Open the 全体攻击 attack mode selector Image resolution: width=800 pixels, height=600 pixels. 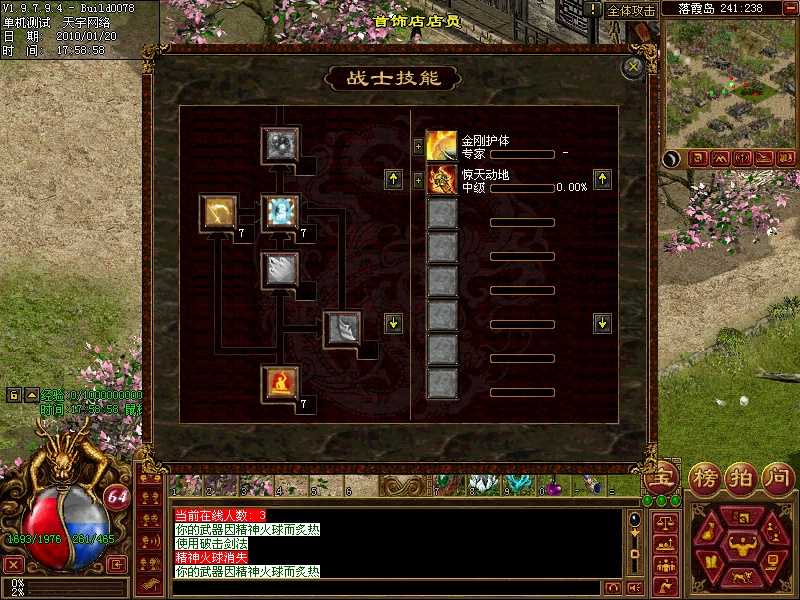point(632,10)
